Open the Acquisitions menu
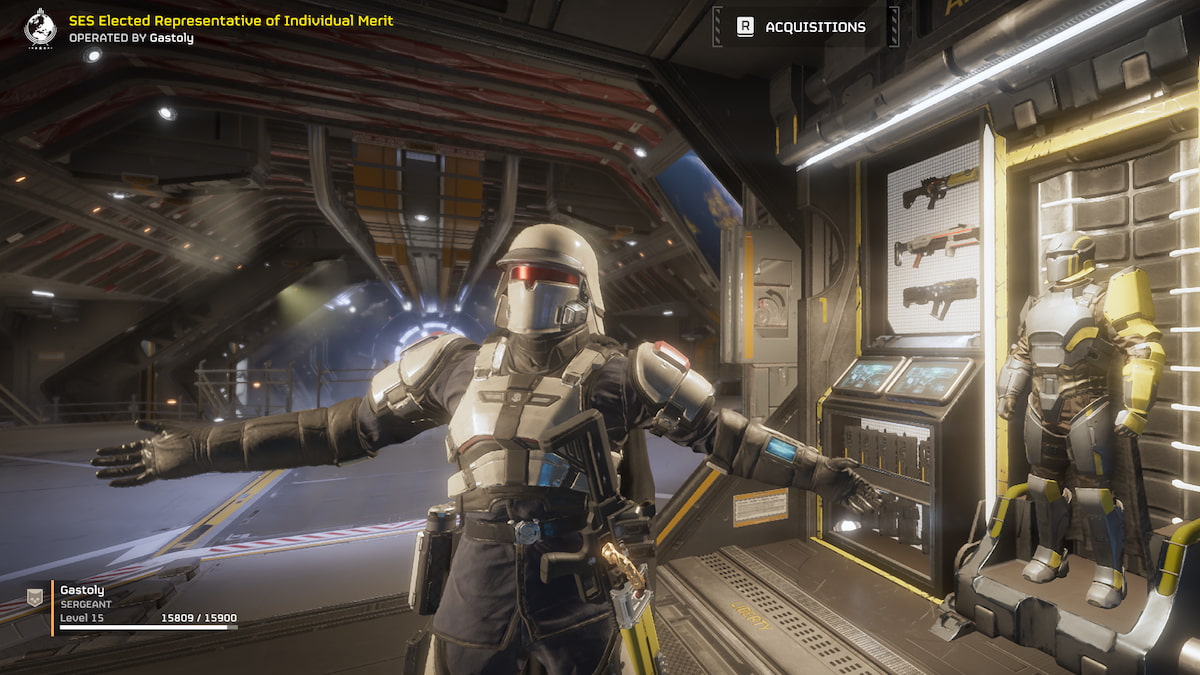Image resolution: width=1200 pixels, height=675 pixels. tap(805, 27)
